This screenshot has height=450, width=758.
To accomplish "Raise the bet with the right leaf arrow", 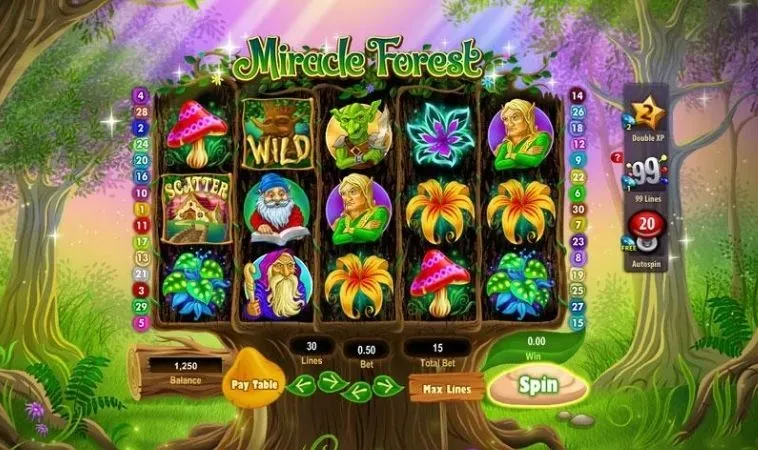I will tap(389, 386).
